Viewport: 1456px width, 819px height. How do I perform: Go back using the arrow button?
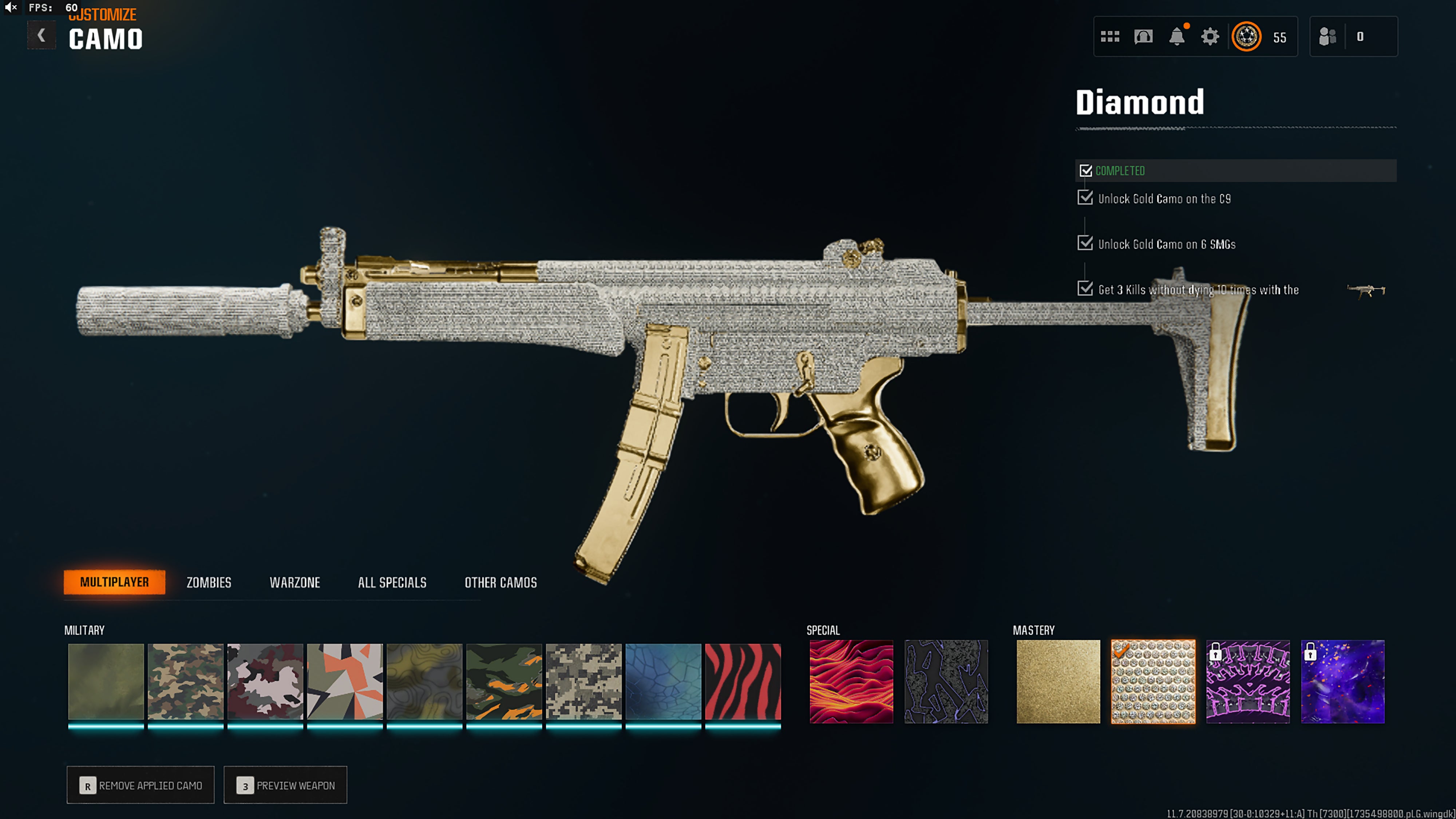click(x=41, y=36)
